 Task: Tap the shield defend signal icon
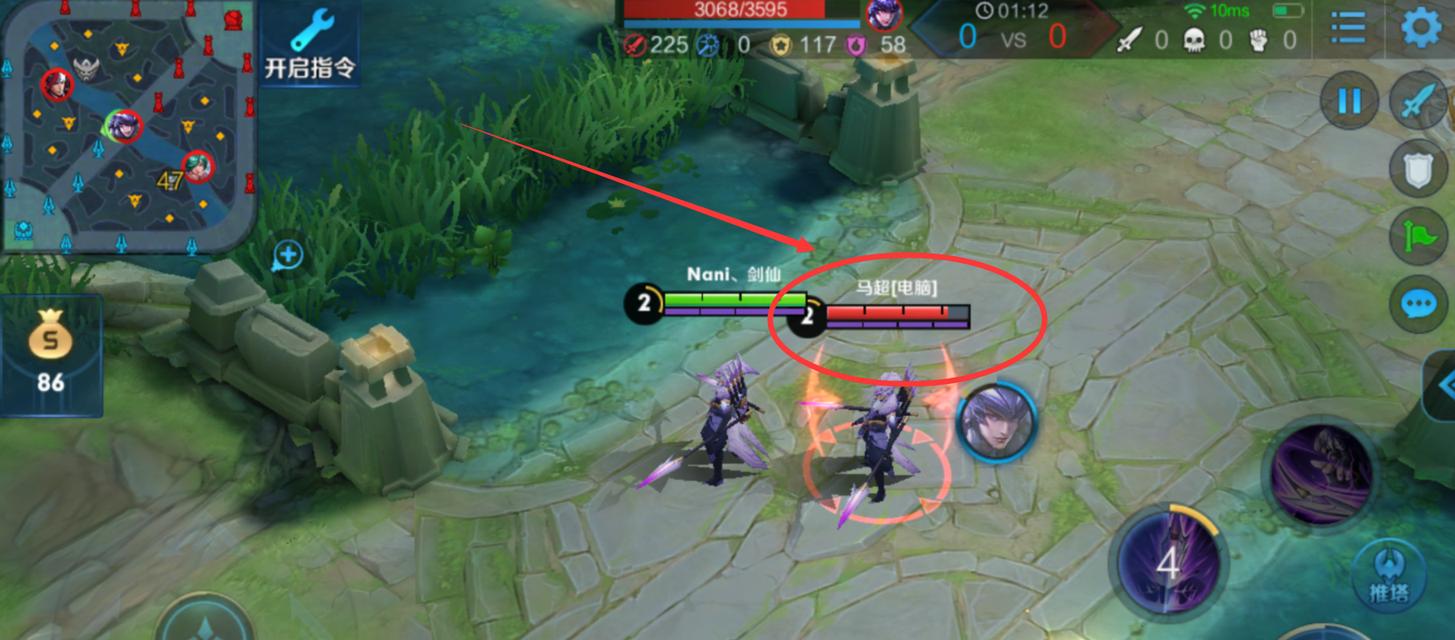1419,172
